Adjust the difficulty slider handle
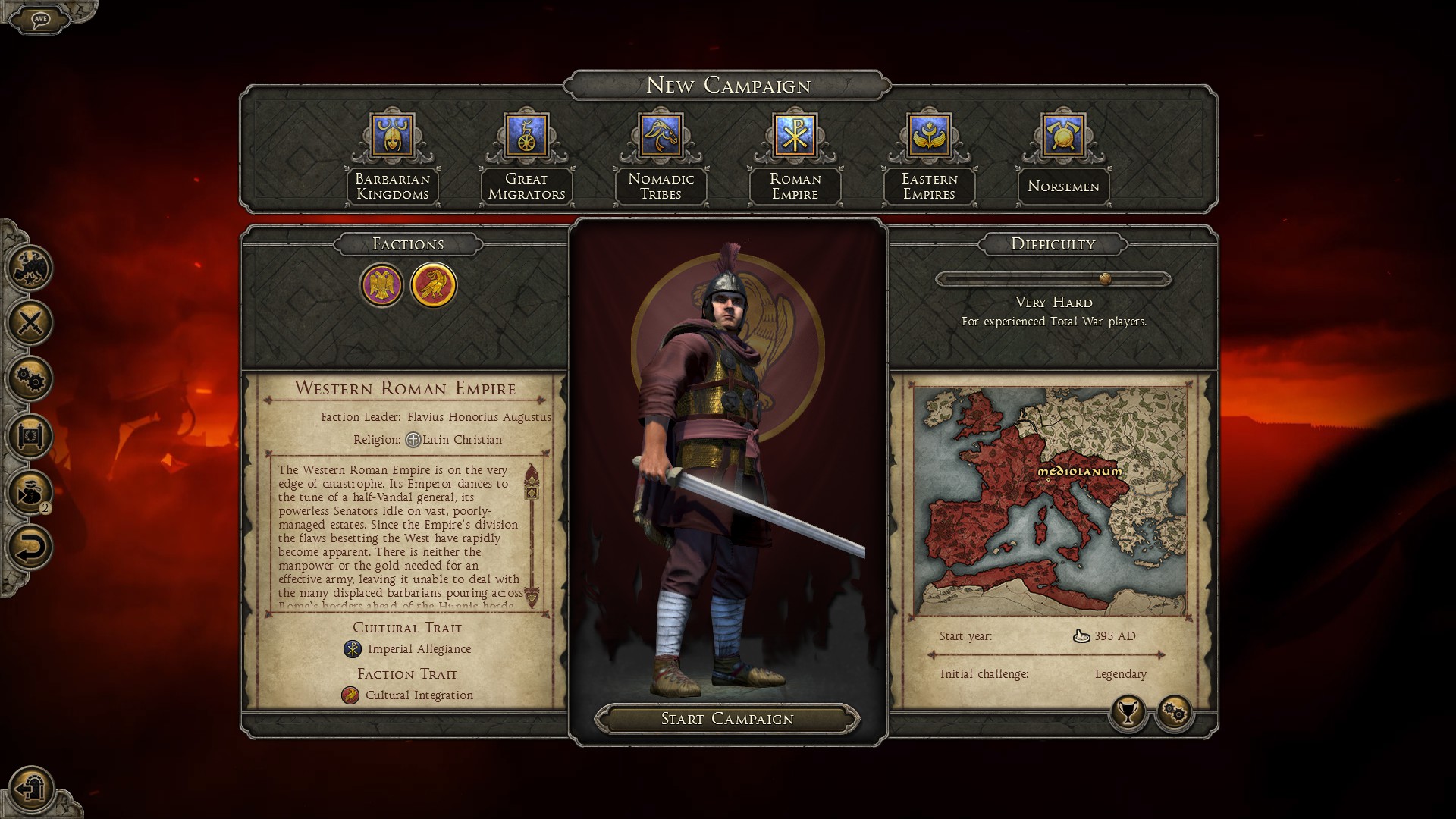This screenshot has width=1456, height=819. tap(1105, 279)
